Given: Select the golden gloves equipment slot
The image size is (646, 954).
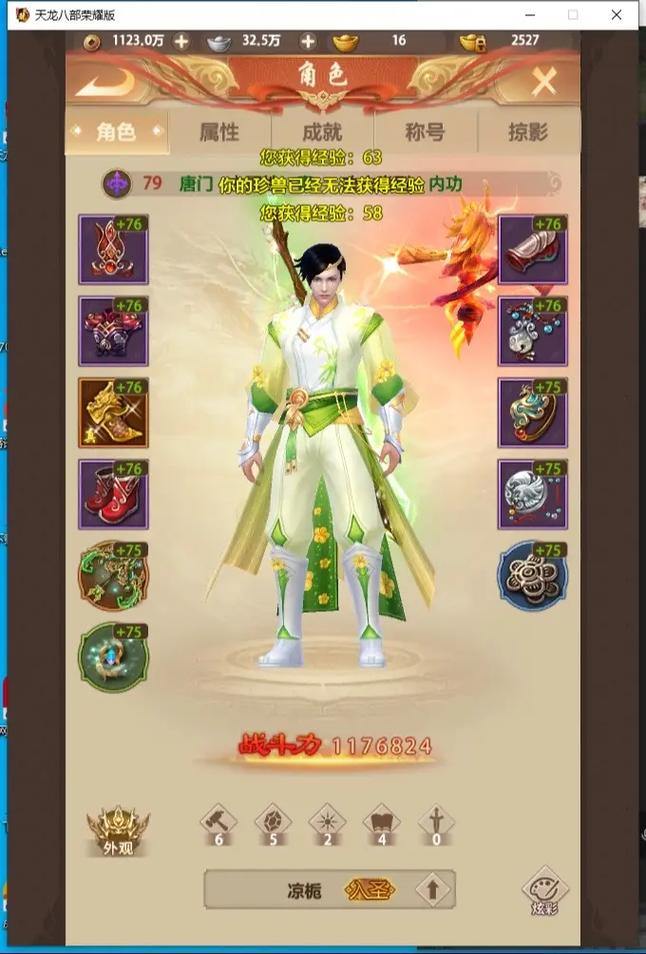Looking at the screenshot, I should coord(113,413).
